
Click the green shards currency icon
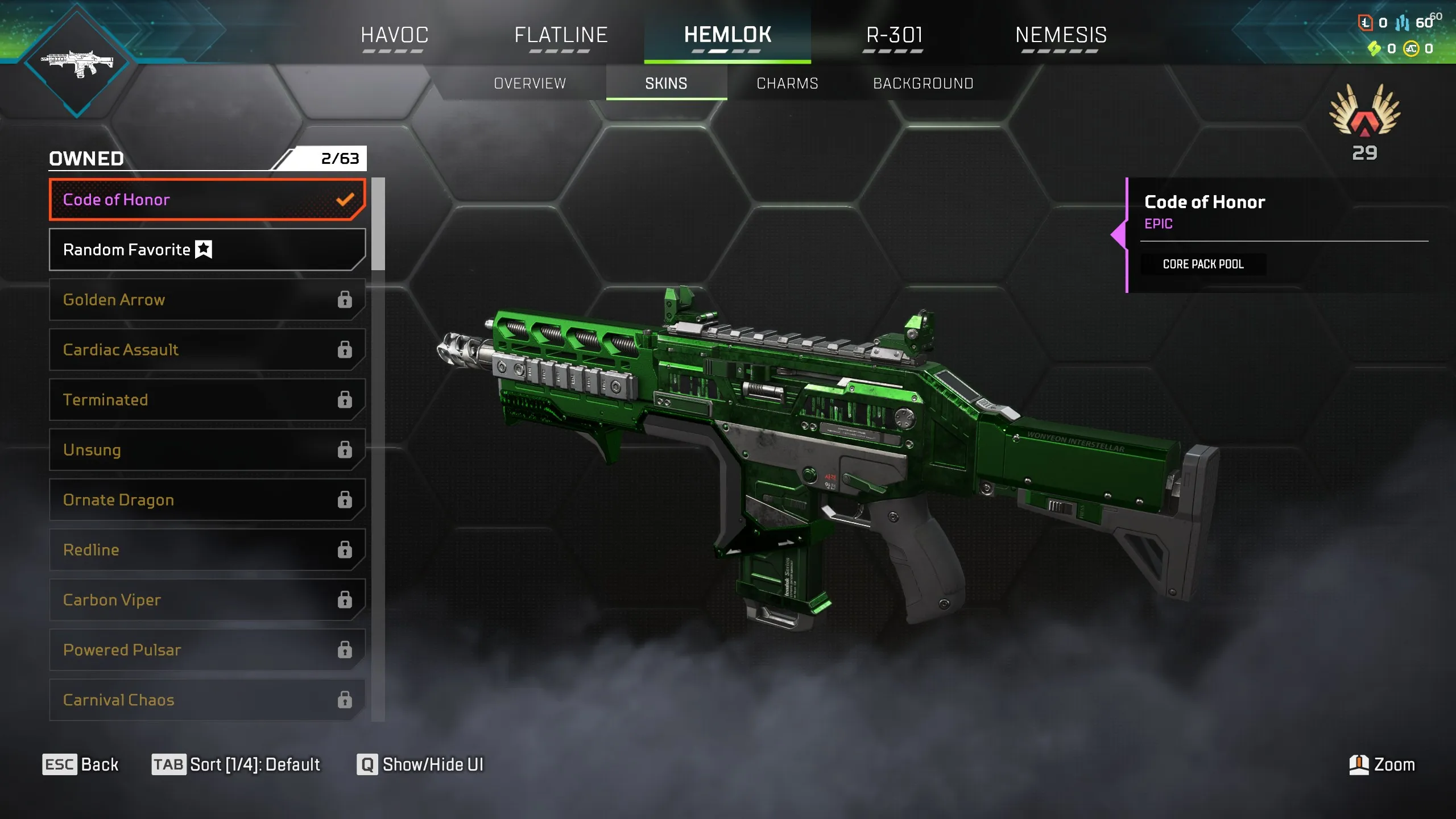point(1375,48)
